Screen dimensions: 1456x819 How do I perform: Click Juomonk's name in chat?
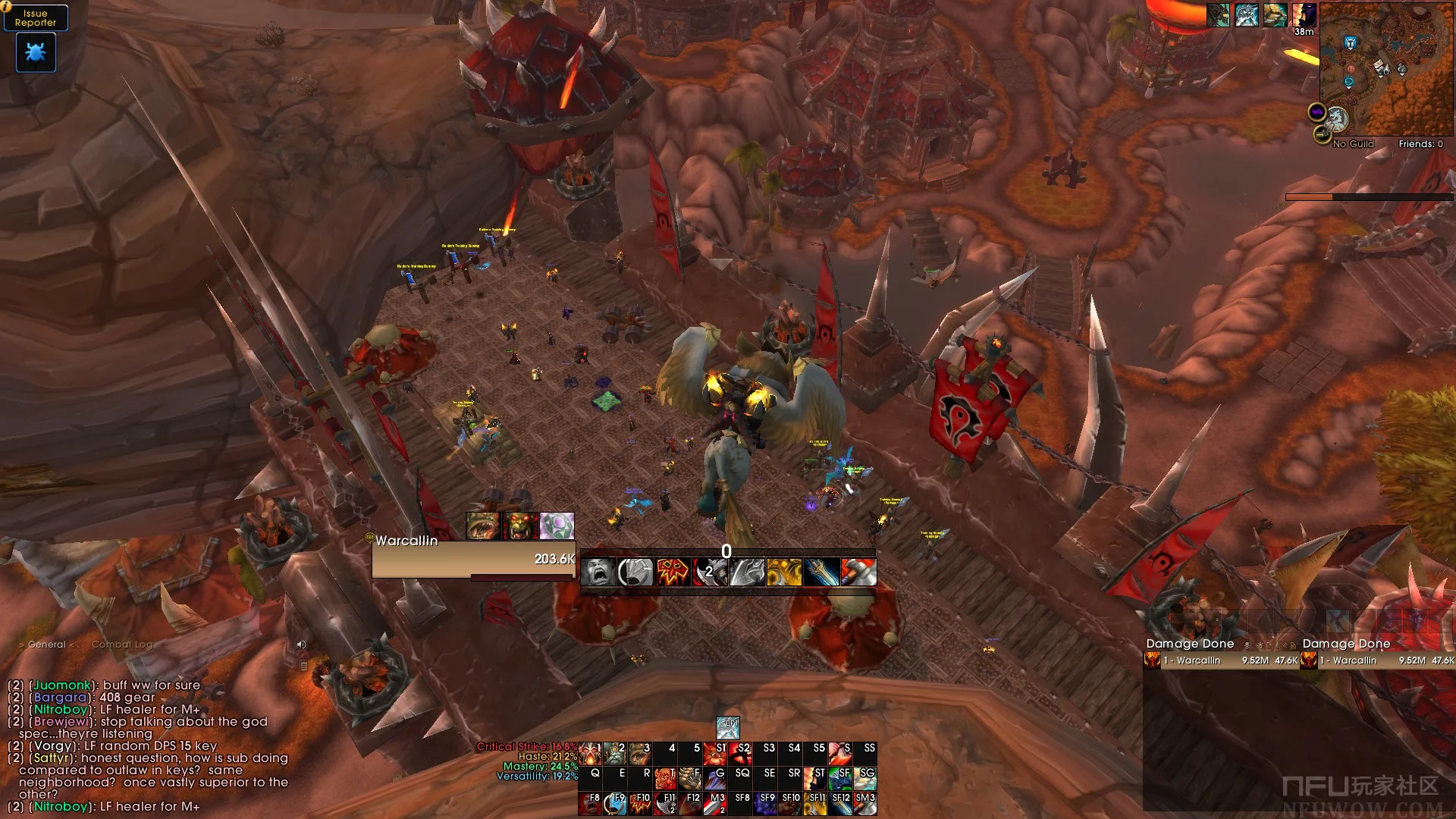[x=62, y=686]
